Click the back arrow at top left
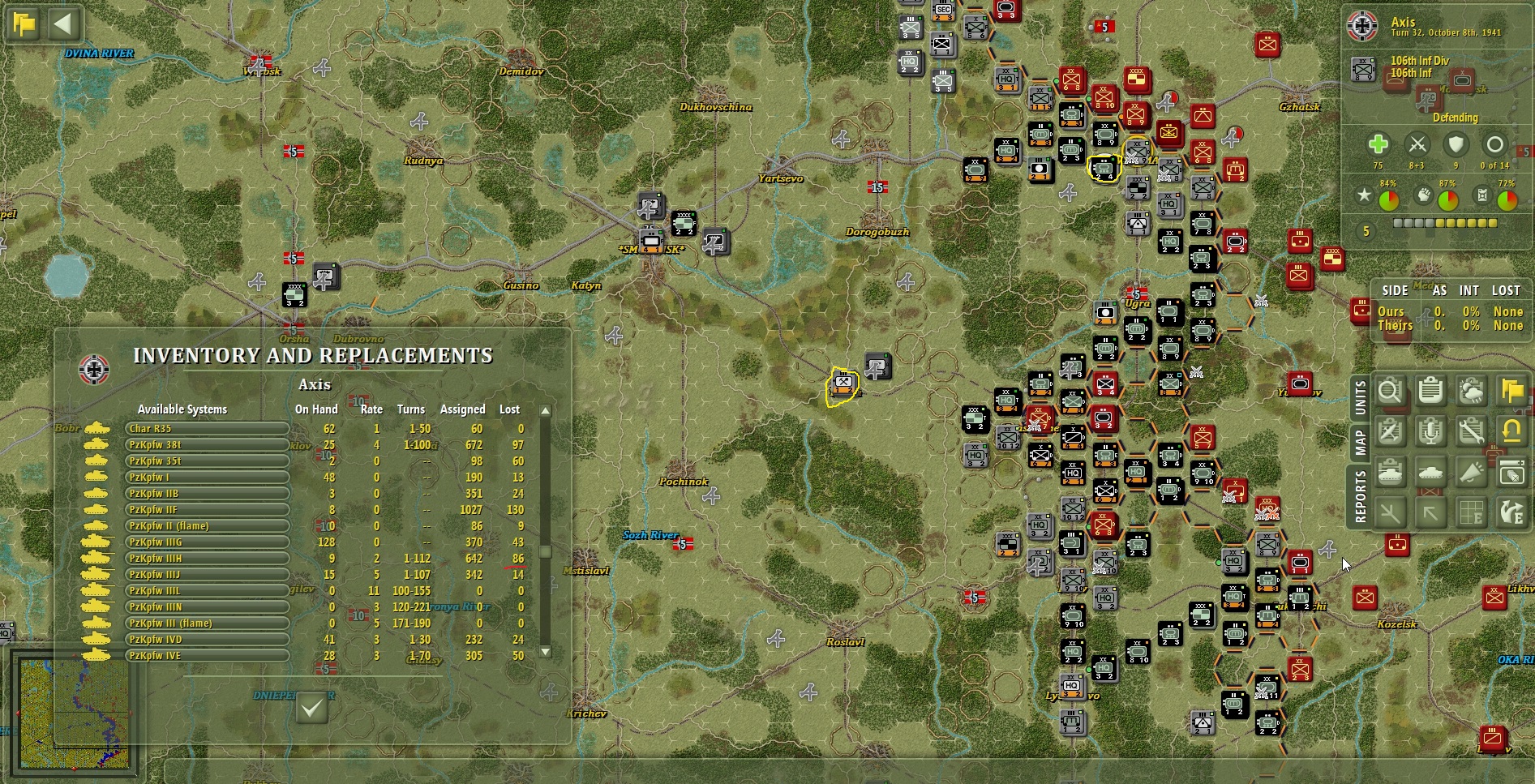 pos(64,24)
